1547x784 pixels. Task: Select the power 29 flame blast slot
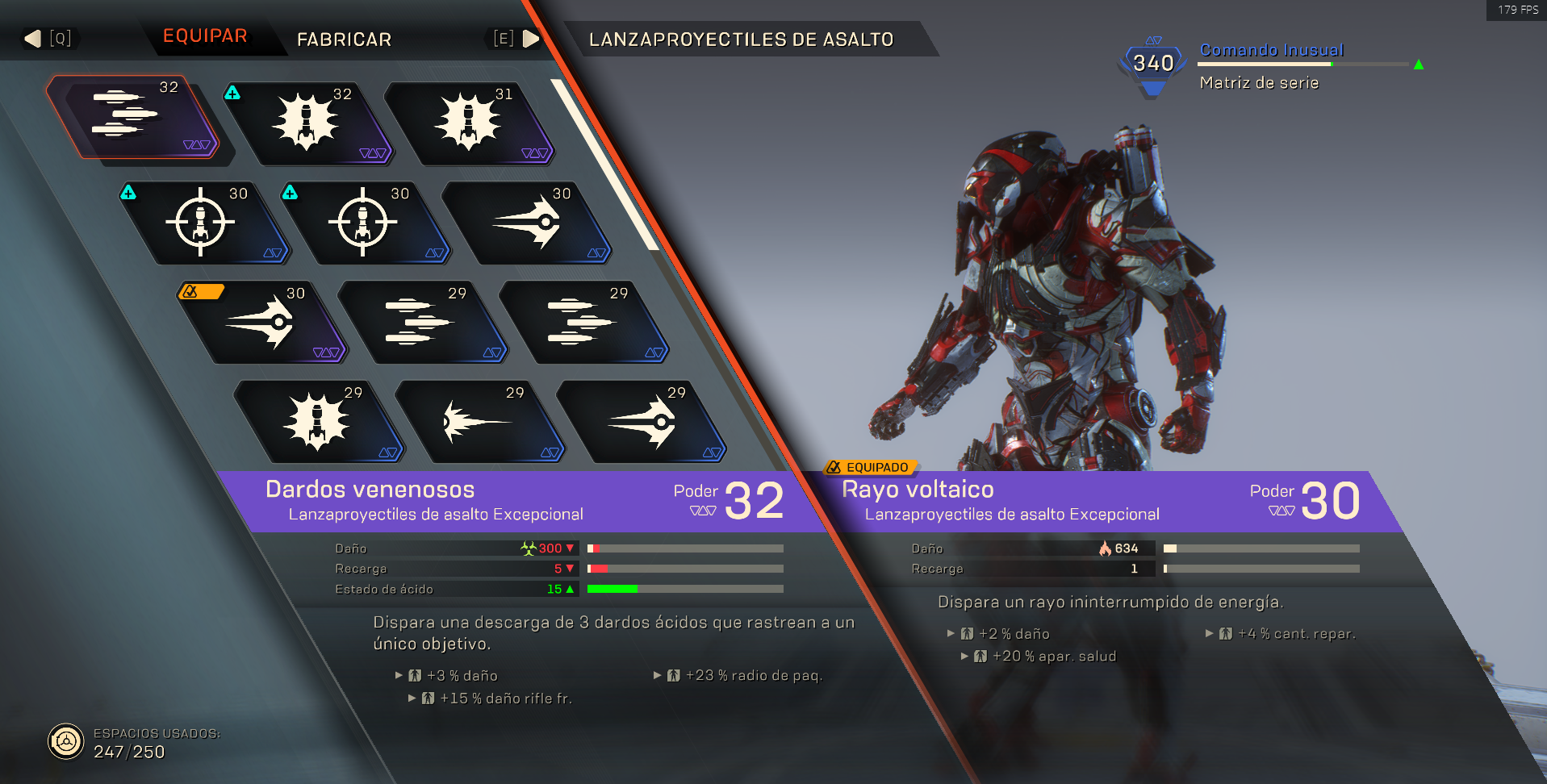click(479, 422)
